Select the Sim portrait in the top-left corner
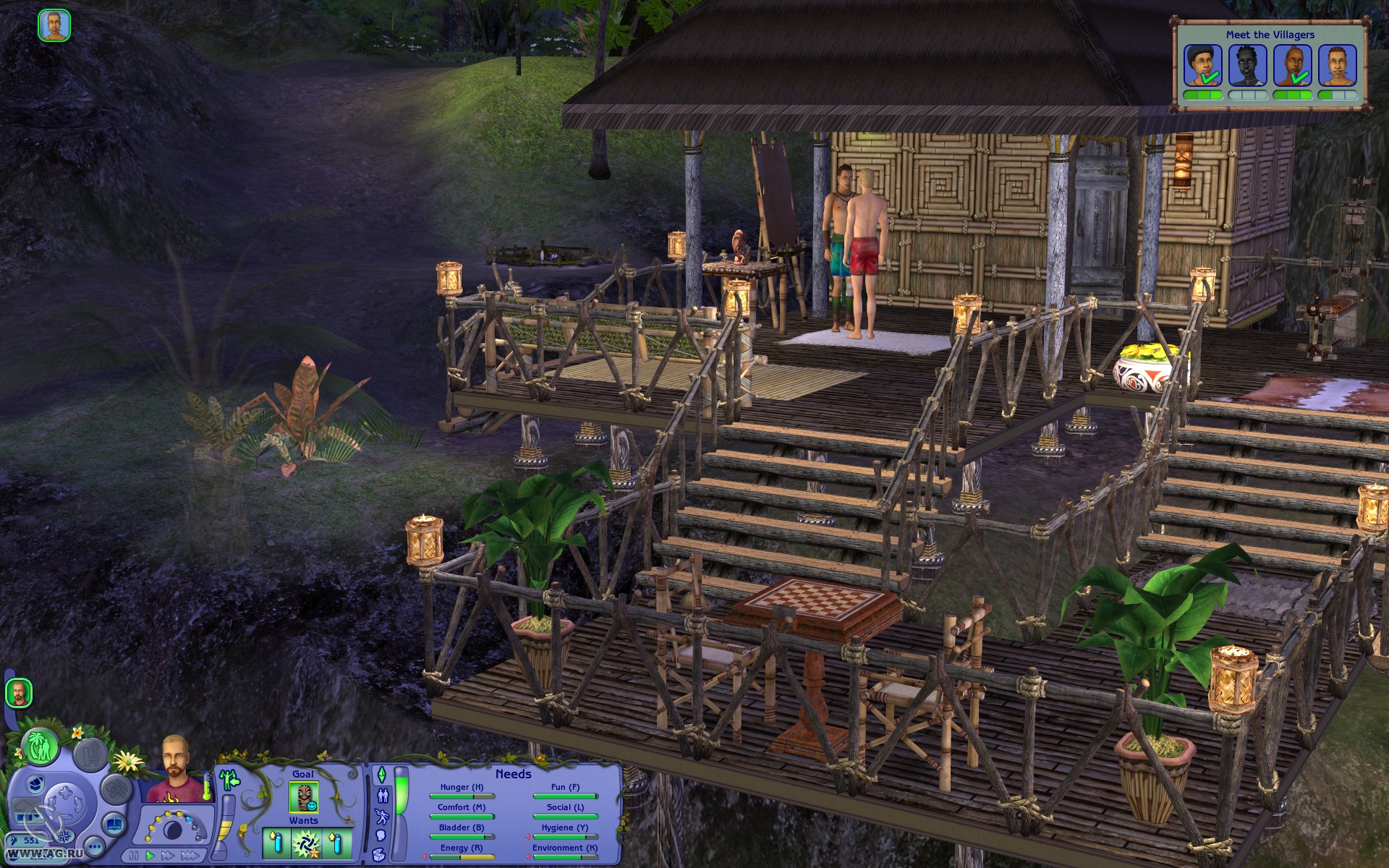This screenshot has height=868, width=1389. [54, 26]
